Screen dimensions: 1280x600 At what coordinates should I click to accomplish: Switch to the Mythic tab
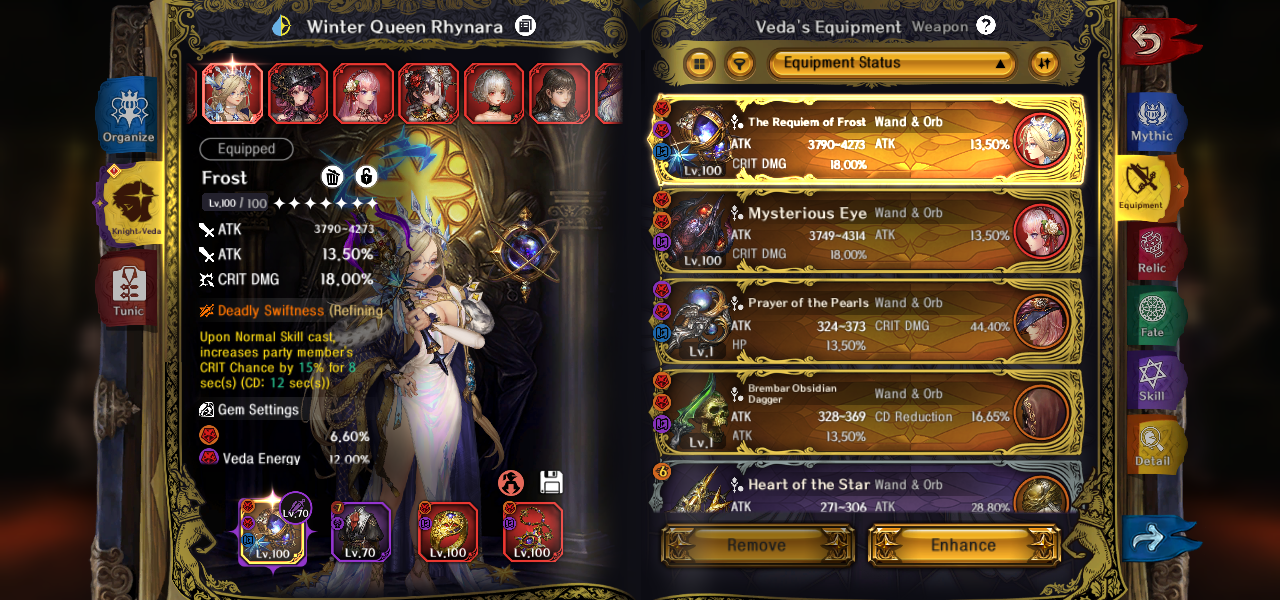(1153, 122)
